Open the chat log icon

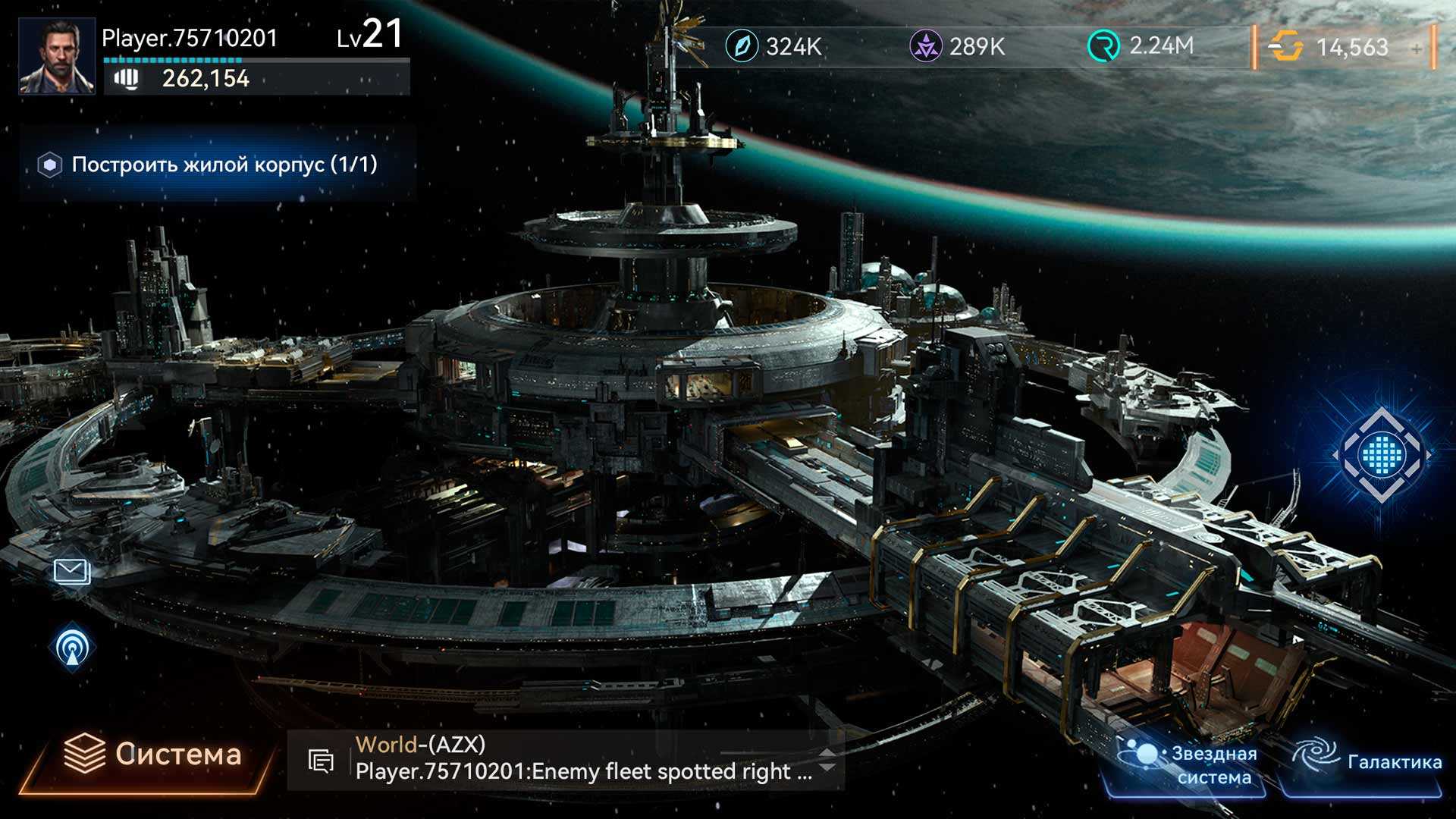pos(322,761)
